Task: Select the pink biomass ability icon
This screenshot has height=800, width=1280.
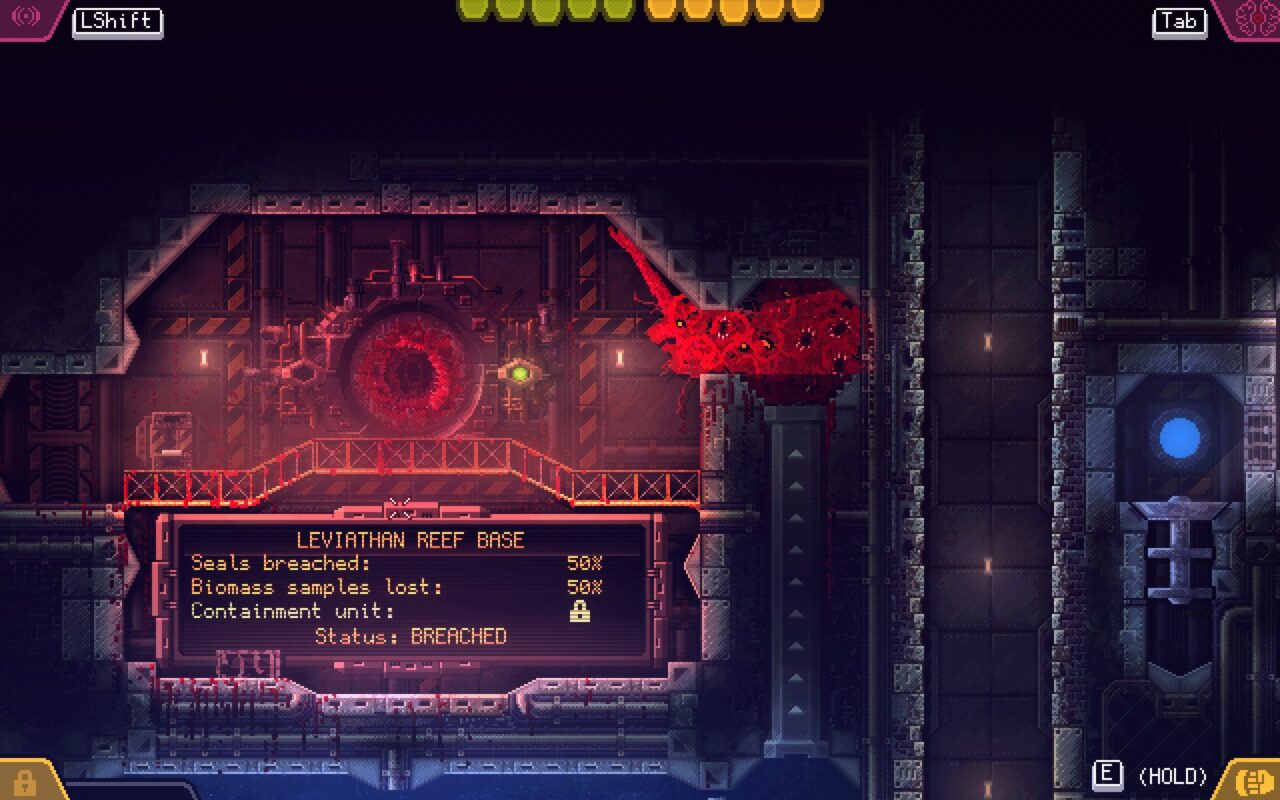Action: pos(1254,17)
